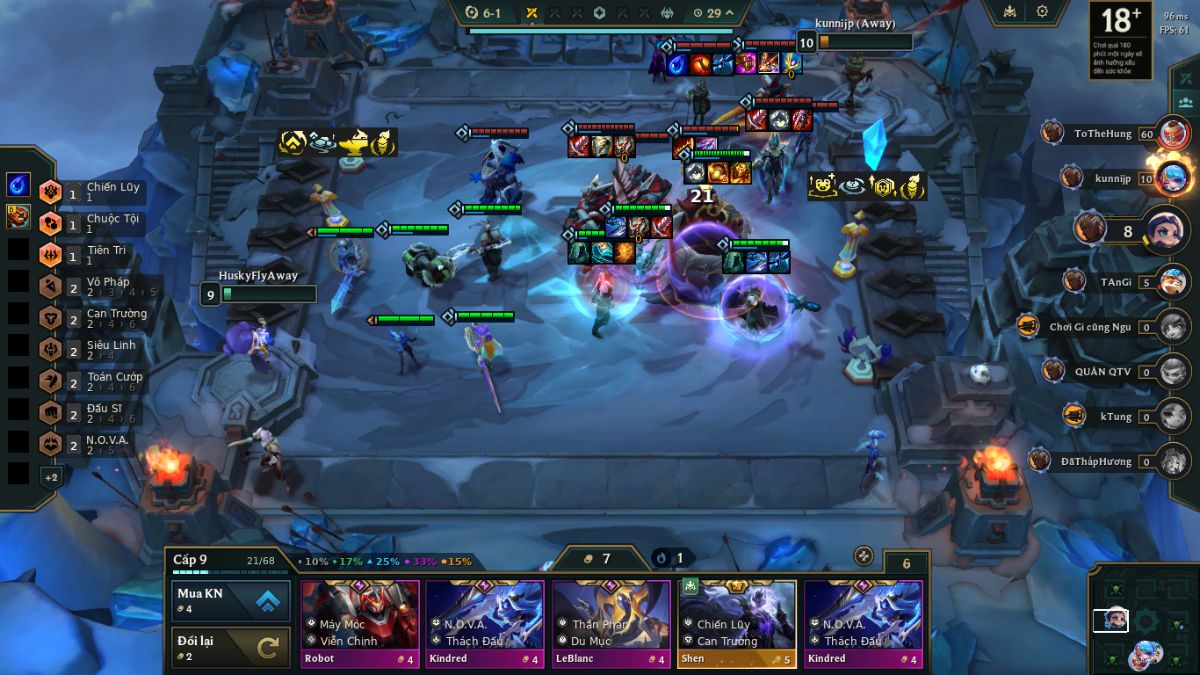
Task: Buy the Shen card costing 5 gold
Action: pos(737,623)
